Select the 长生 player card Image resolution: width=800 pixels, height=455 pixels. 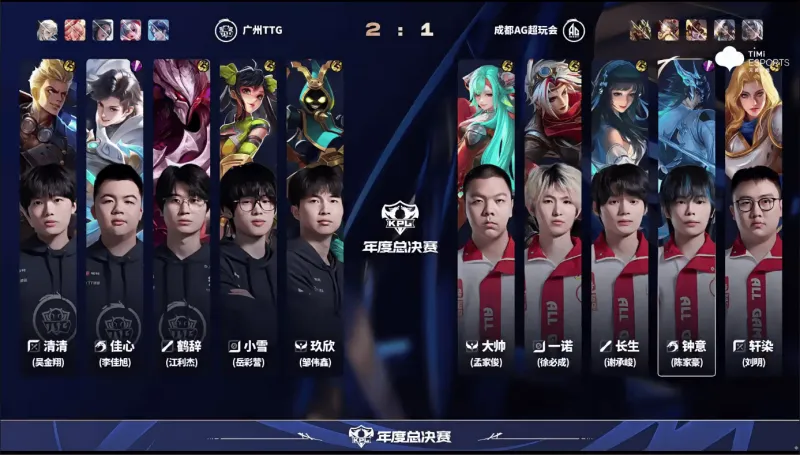[x=620, y=215]
